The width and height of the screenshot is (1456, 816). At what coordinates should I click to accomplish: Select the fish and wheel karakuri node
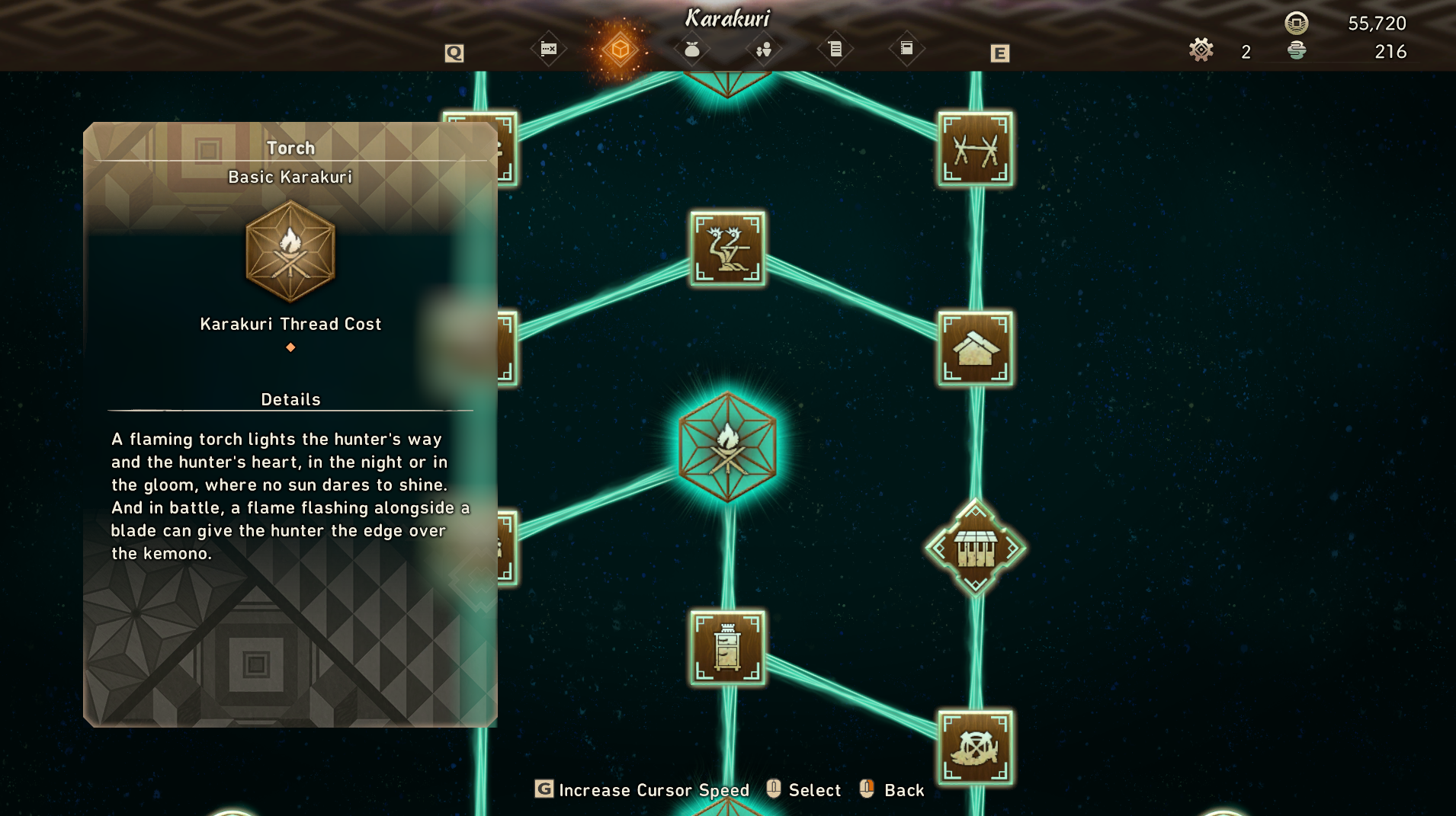click(x=975, y=747)
